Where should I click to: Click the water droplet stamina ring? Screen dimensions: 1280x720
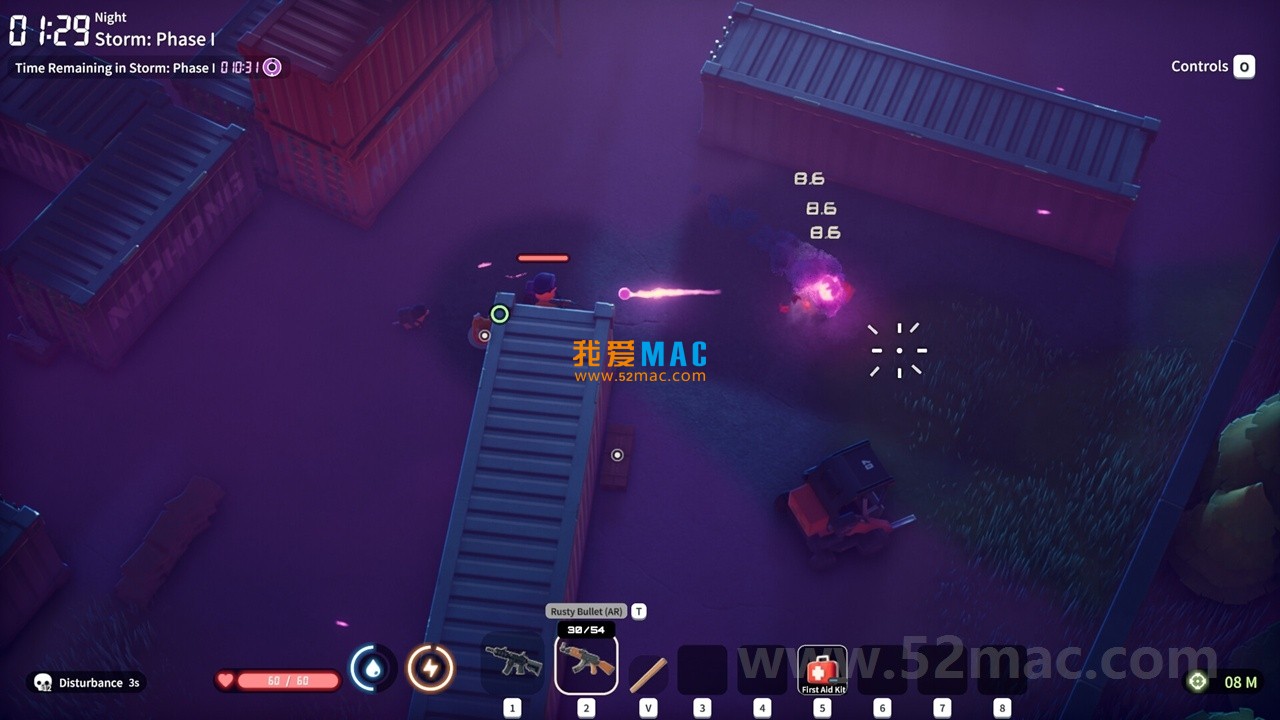point(371,667)
